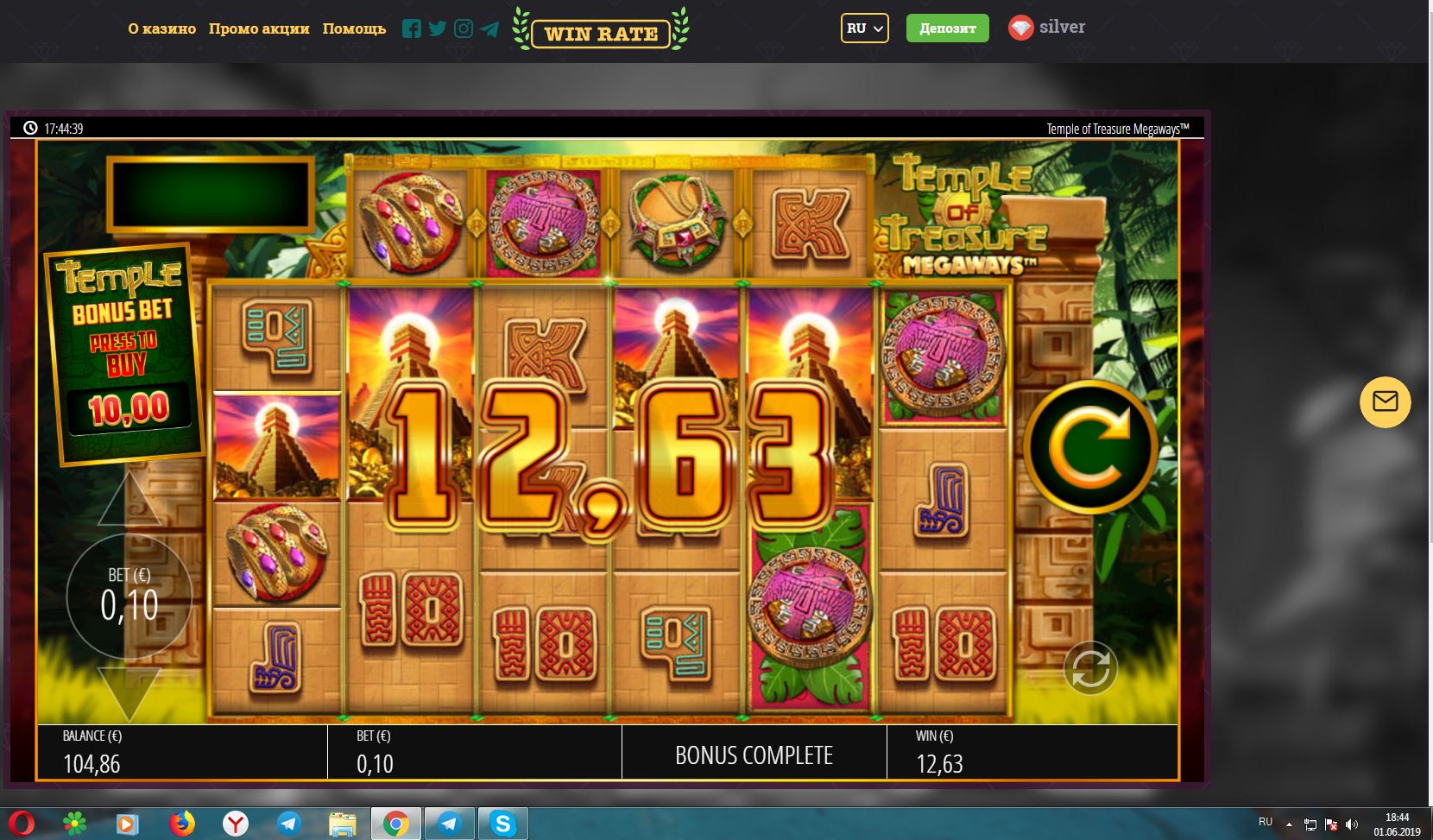1433x840 pixels.
Task: Visit the casino's Facebook page
Action: pyautogui.click(x=412, y=28)
